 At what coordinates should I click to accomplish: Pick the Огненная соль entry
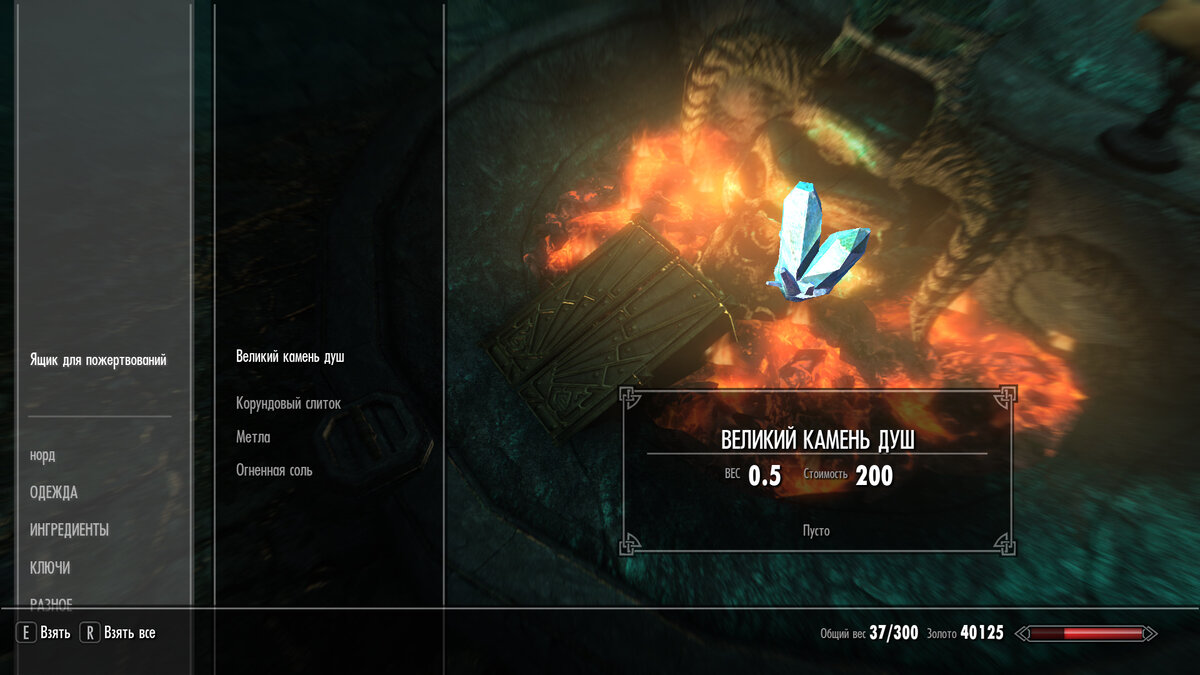pyautogui.click(x=274, y=470)
